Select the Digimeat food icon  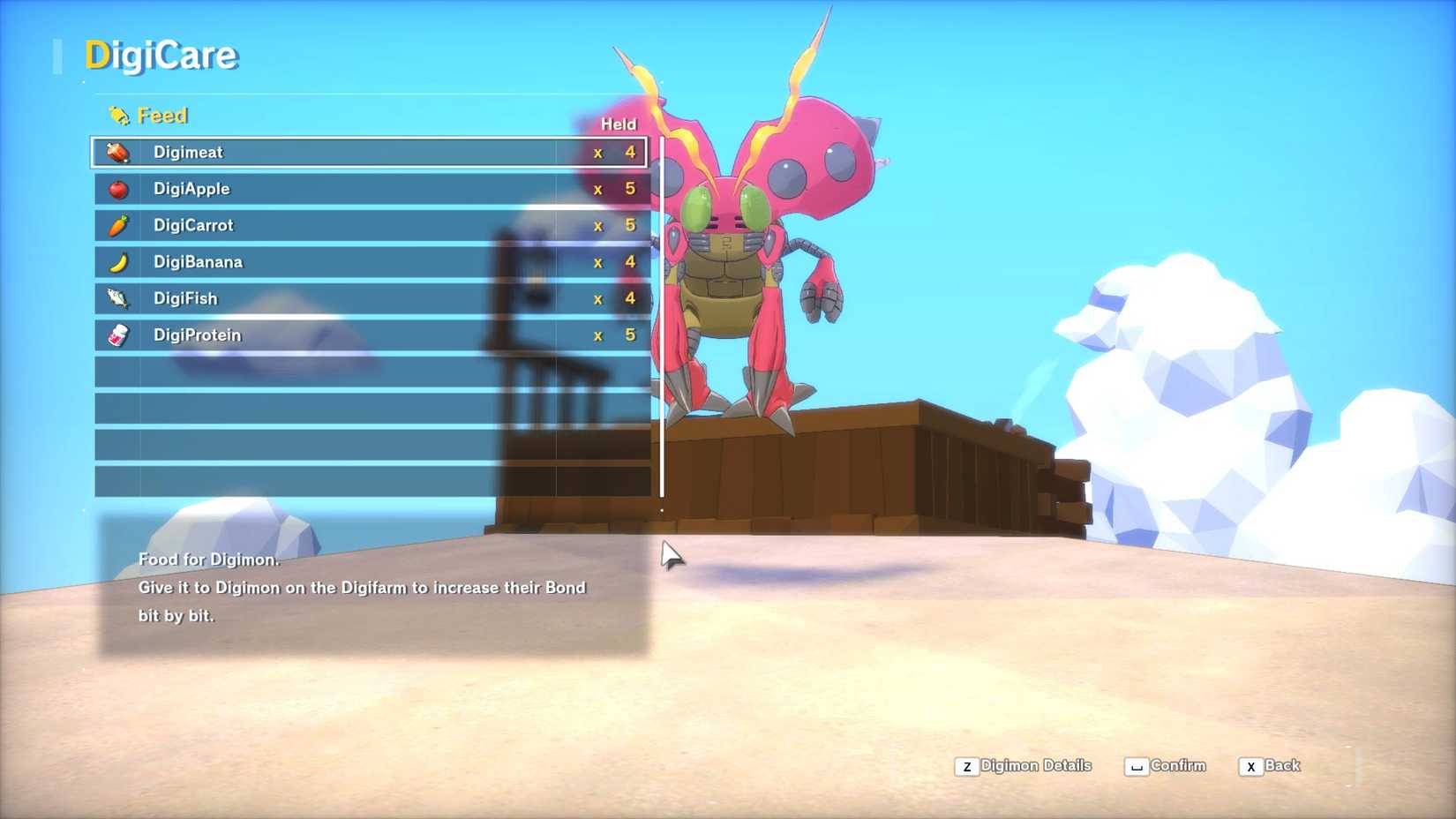(118, 151)
